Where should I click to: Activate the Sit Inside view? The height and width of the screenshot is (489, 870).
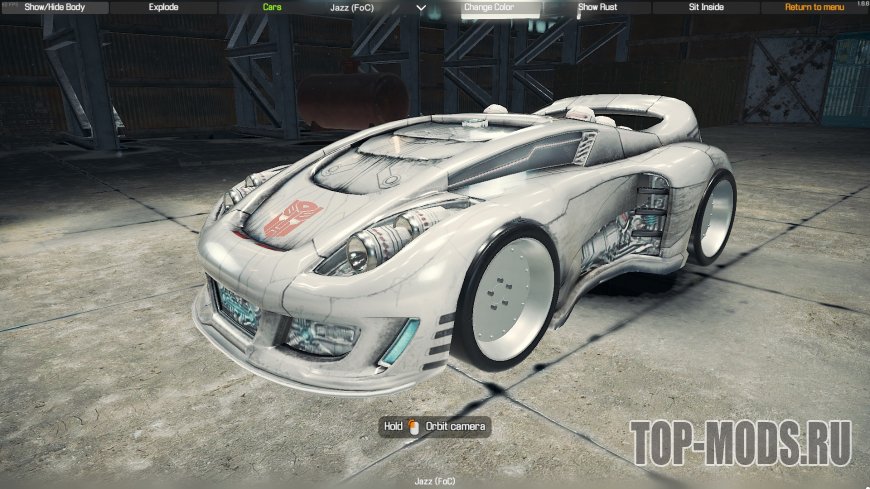706,7
